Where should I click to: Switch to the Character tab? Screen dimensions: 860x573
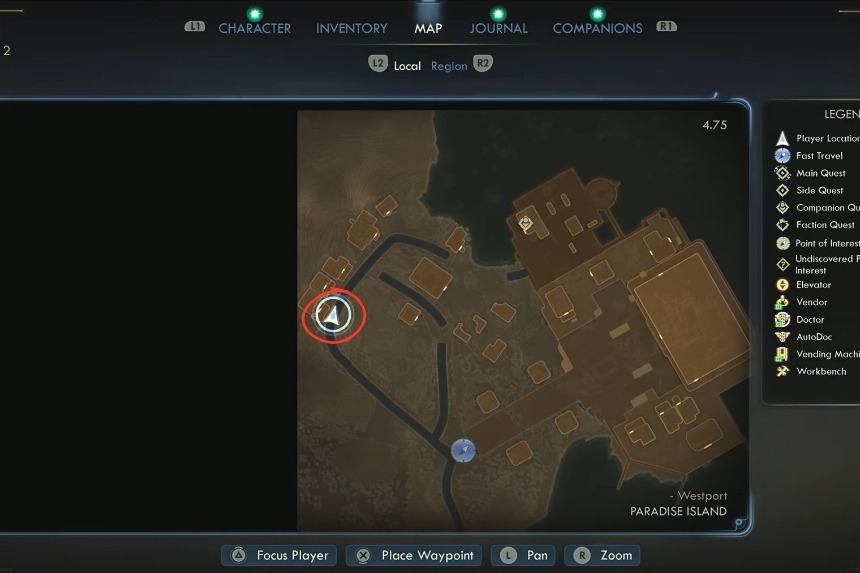[254, 28]
